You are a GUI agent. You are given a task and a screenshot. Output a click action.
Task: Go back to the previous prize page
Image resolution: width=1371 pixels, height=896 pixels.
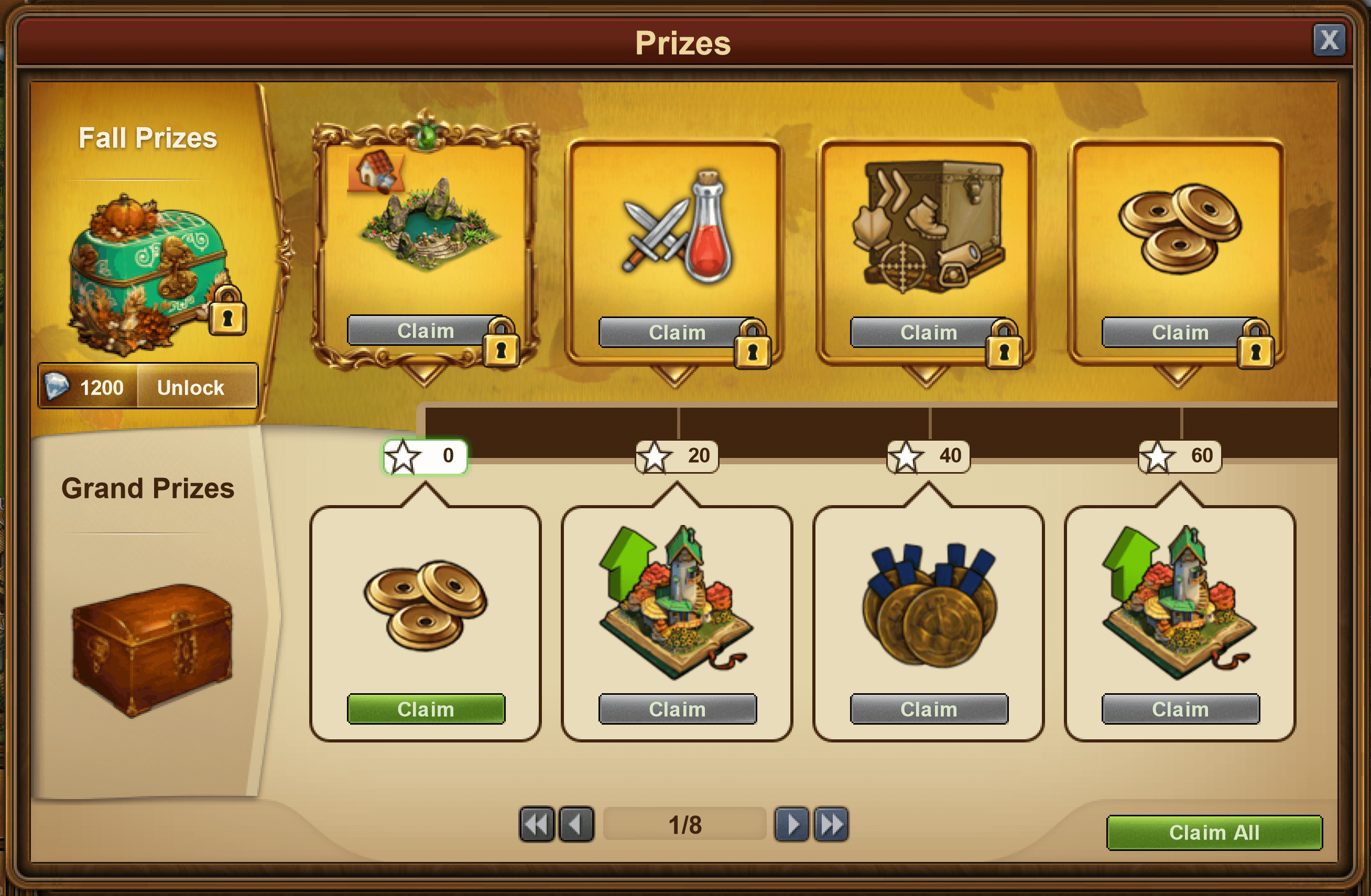(x=576, y=824)
